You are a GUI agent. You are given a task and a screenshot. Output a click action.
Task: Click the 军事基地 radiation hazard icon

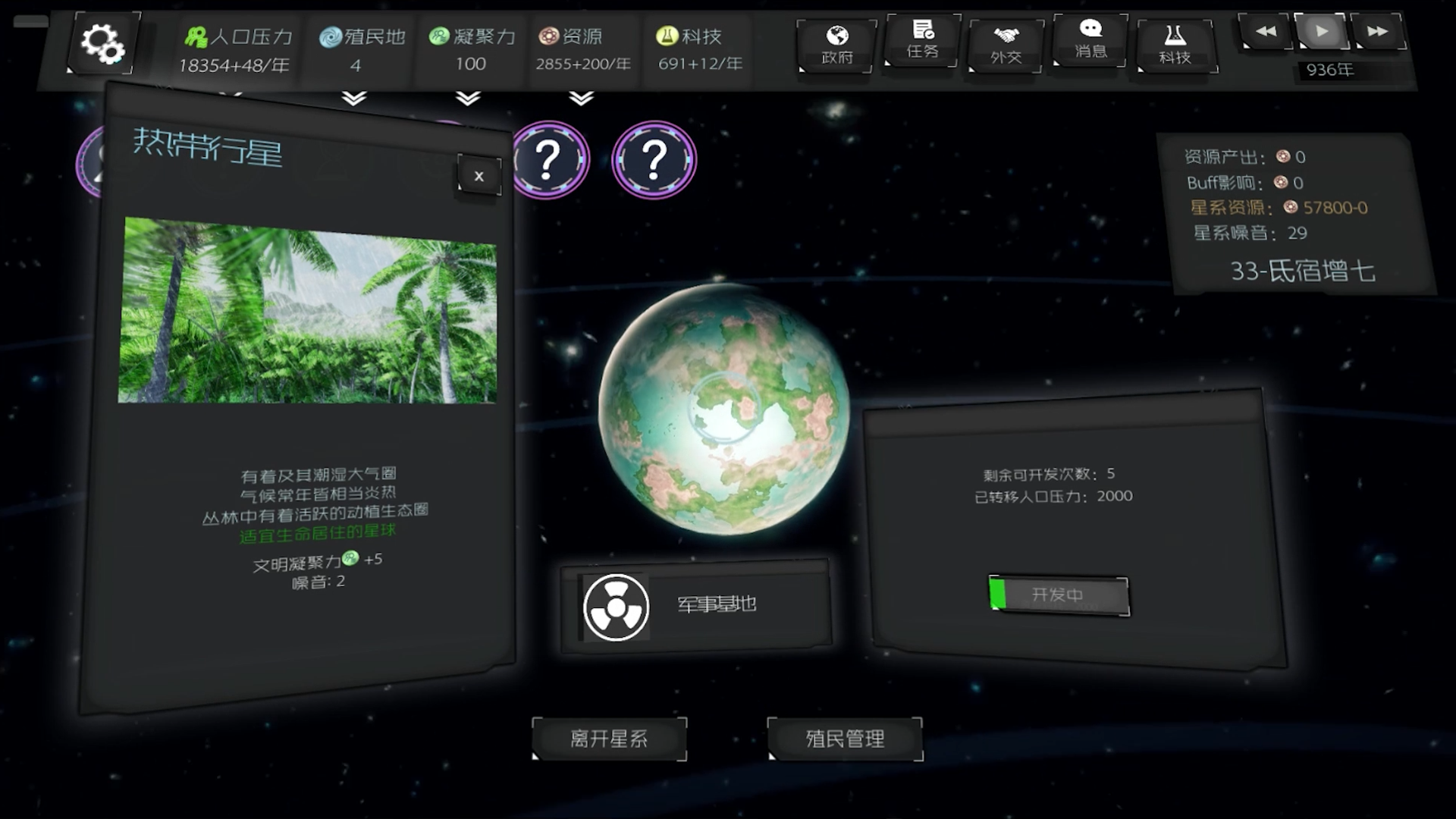[x=614, y=608]
